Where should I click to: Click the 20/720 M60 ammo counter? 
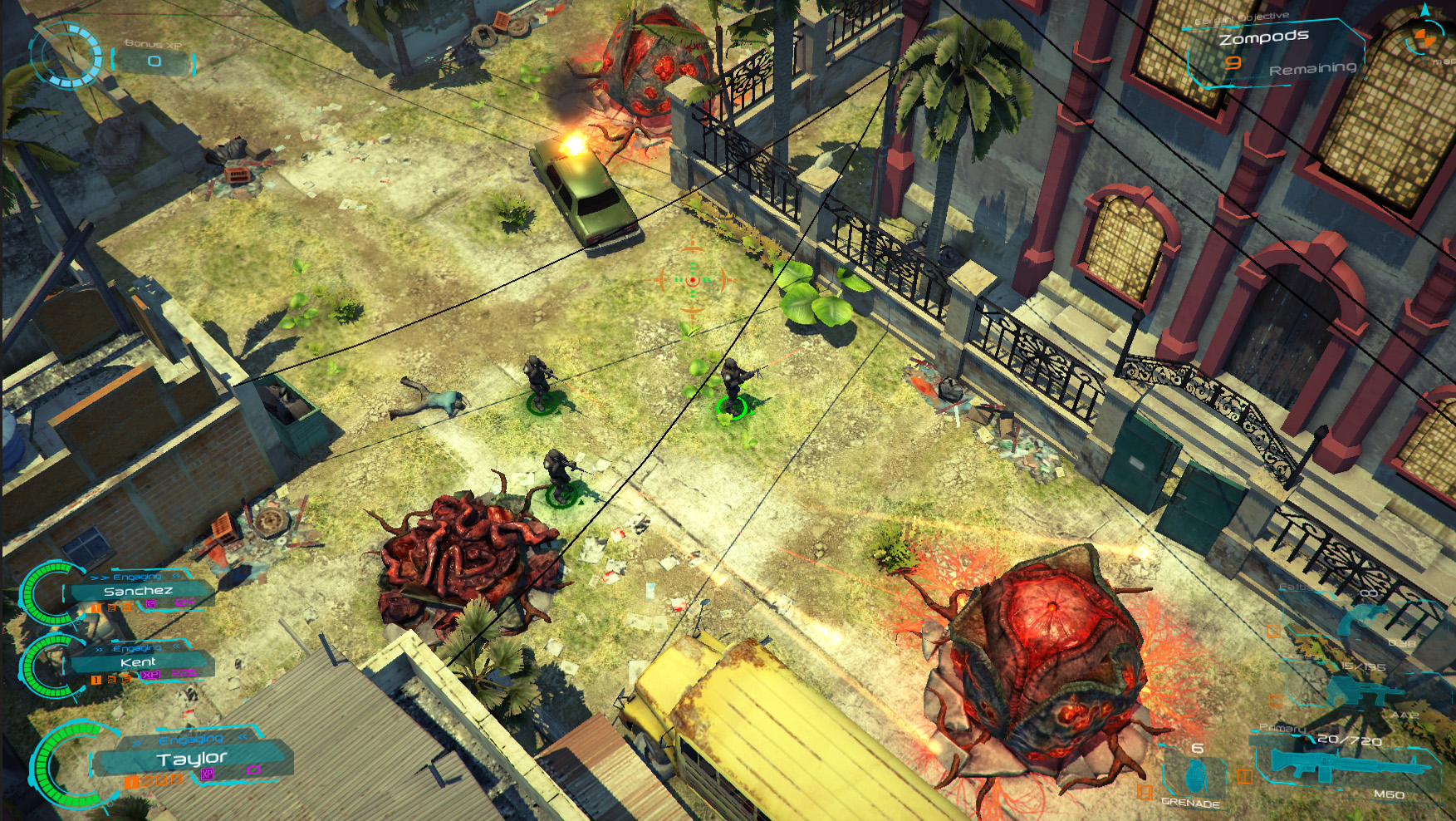click(x=1349, y=740)
